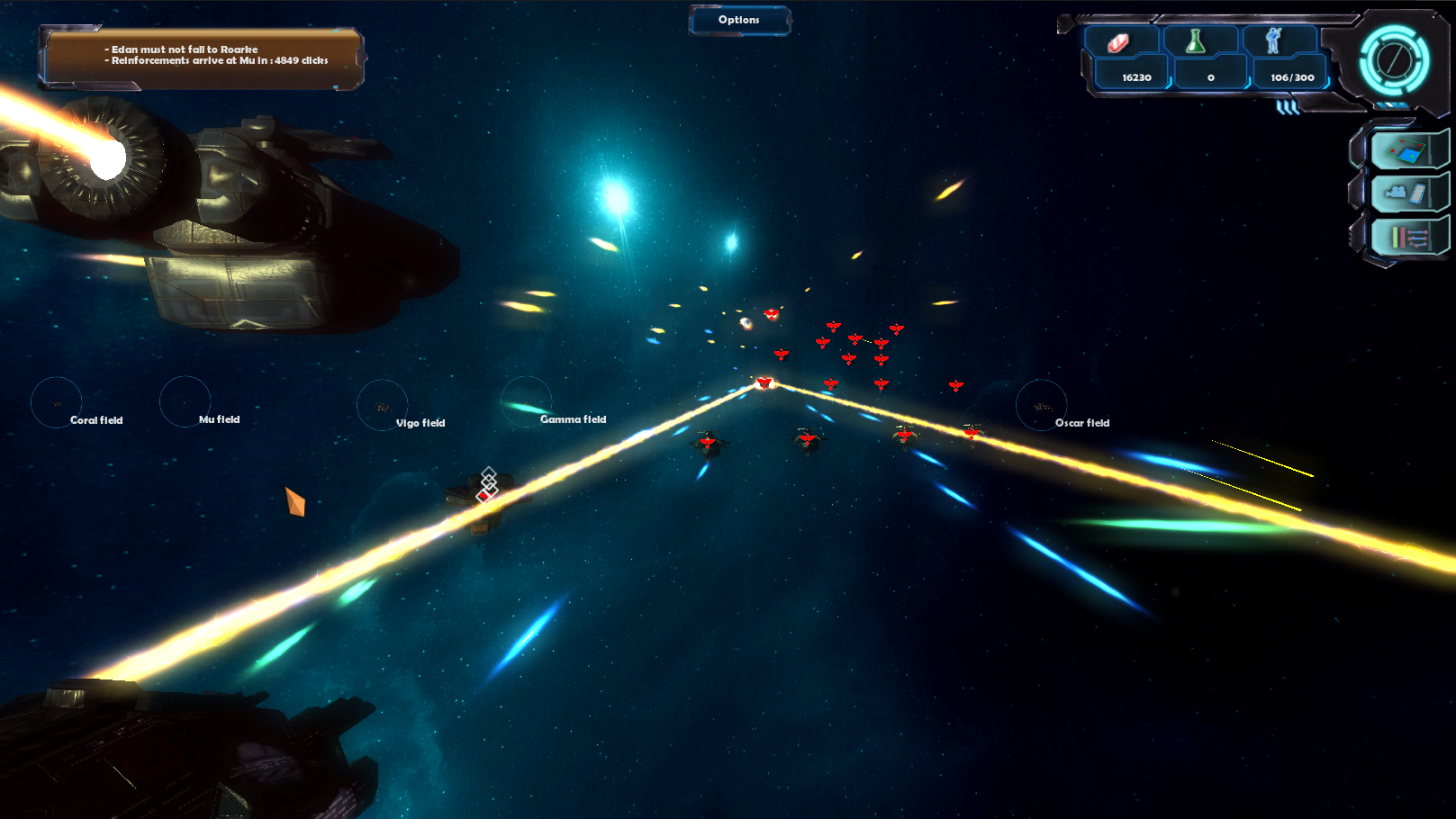
Task: Open the Options menu
Action: tap(739, 20)
